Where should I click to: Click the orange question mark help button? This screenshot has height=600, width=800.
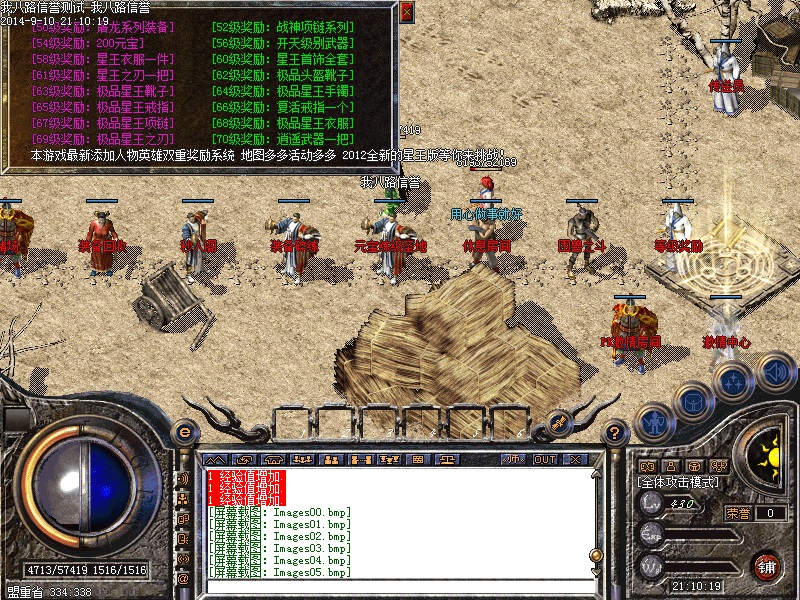coord(616,431)
